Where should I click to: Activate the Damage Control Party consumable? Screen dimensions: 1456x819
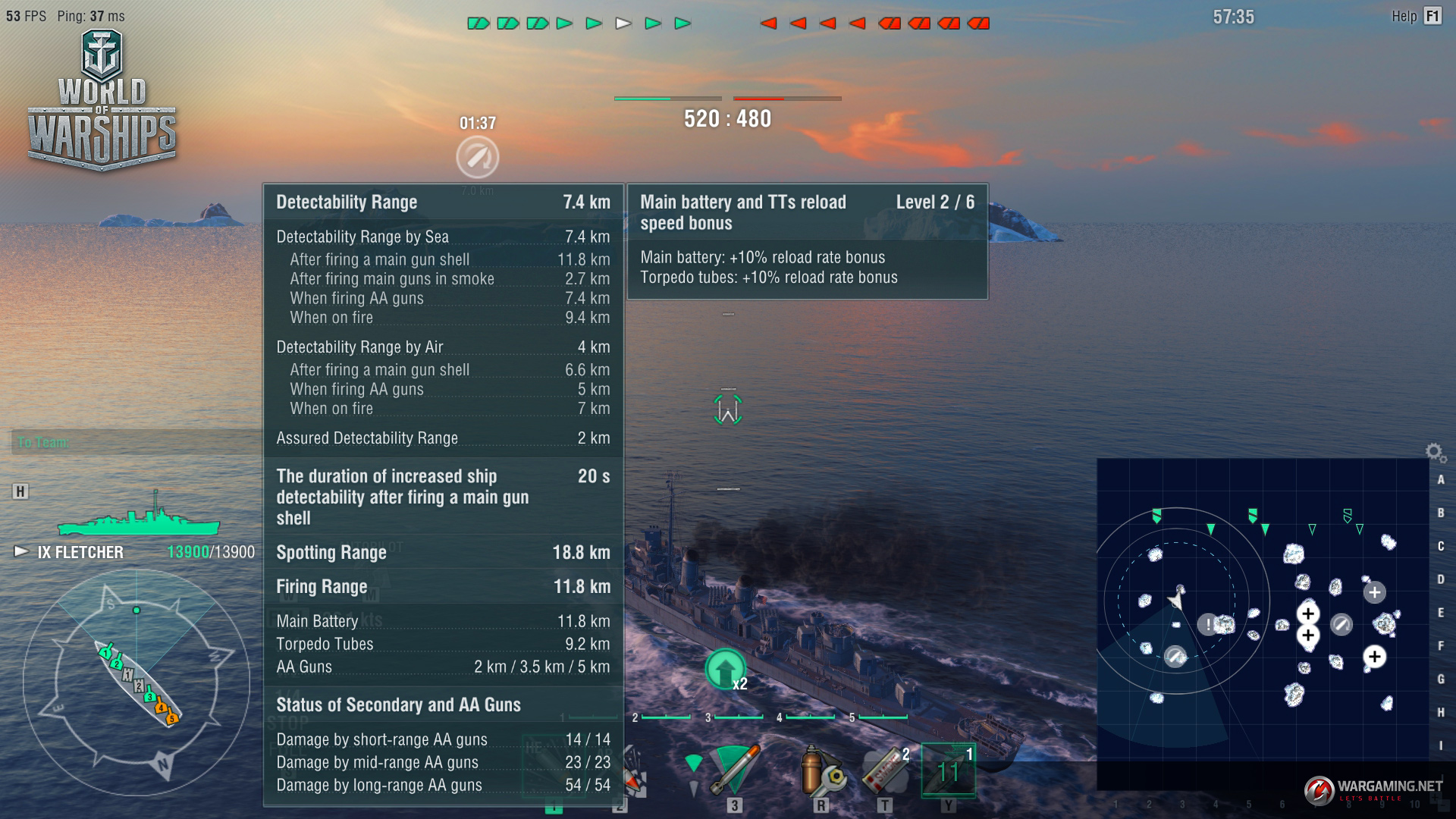pyautogui.click(x=822, y=770)
